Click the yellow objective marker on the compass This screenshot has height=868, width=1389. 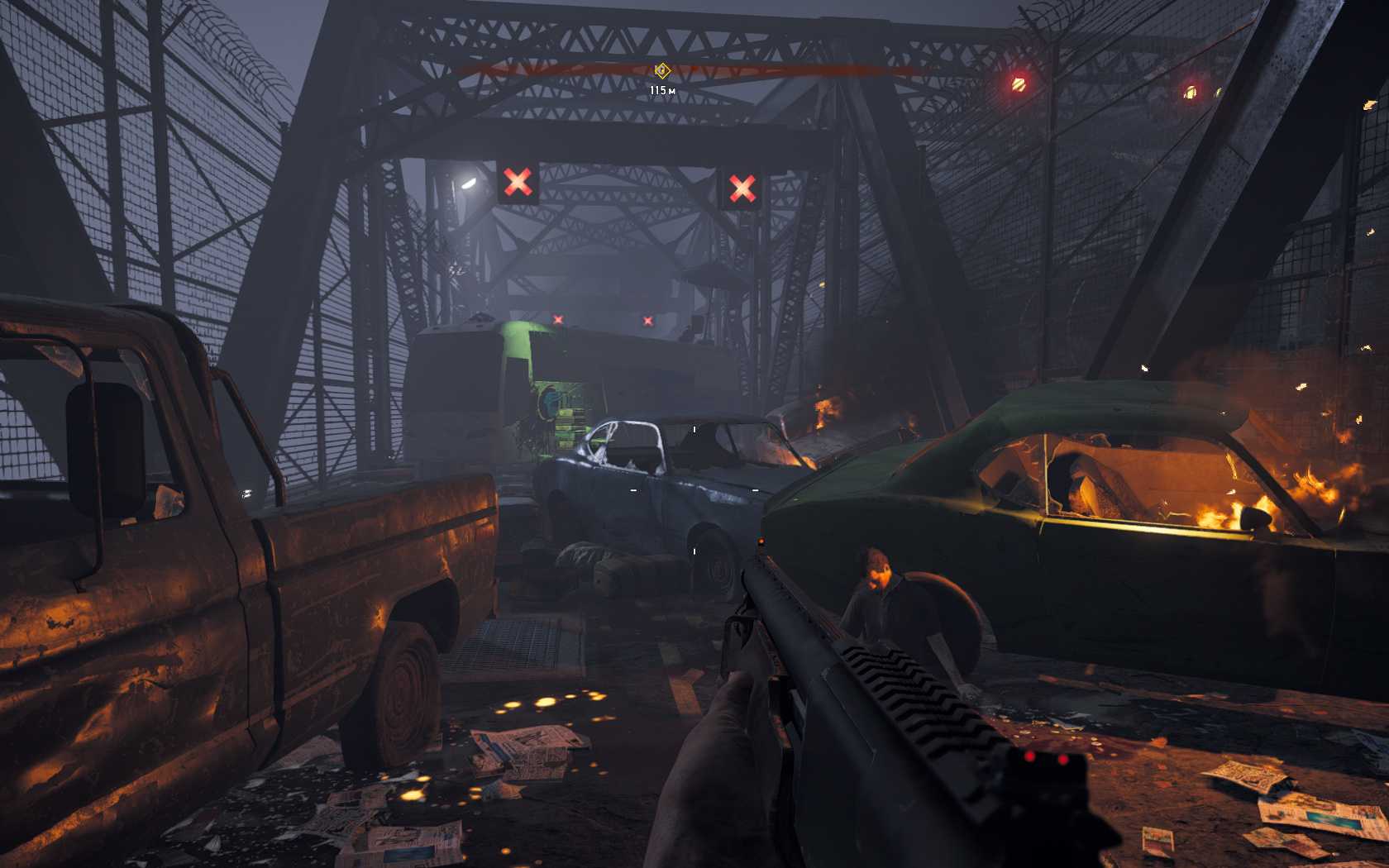(661, 71)
